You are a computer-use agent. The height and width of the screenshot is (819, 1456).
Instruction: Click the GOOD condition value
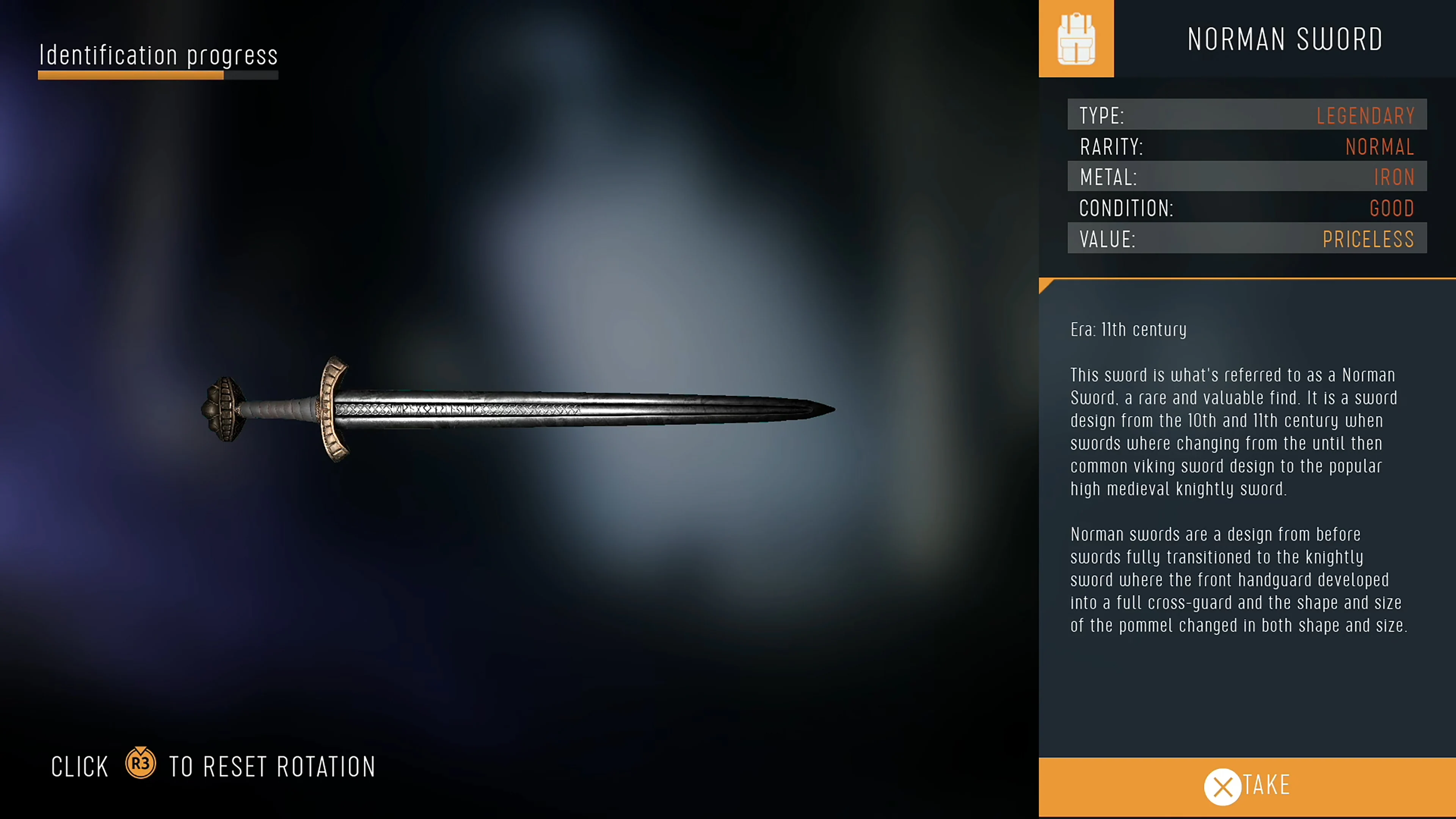pos(1392,208)
